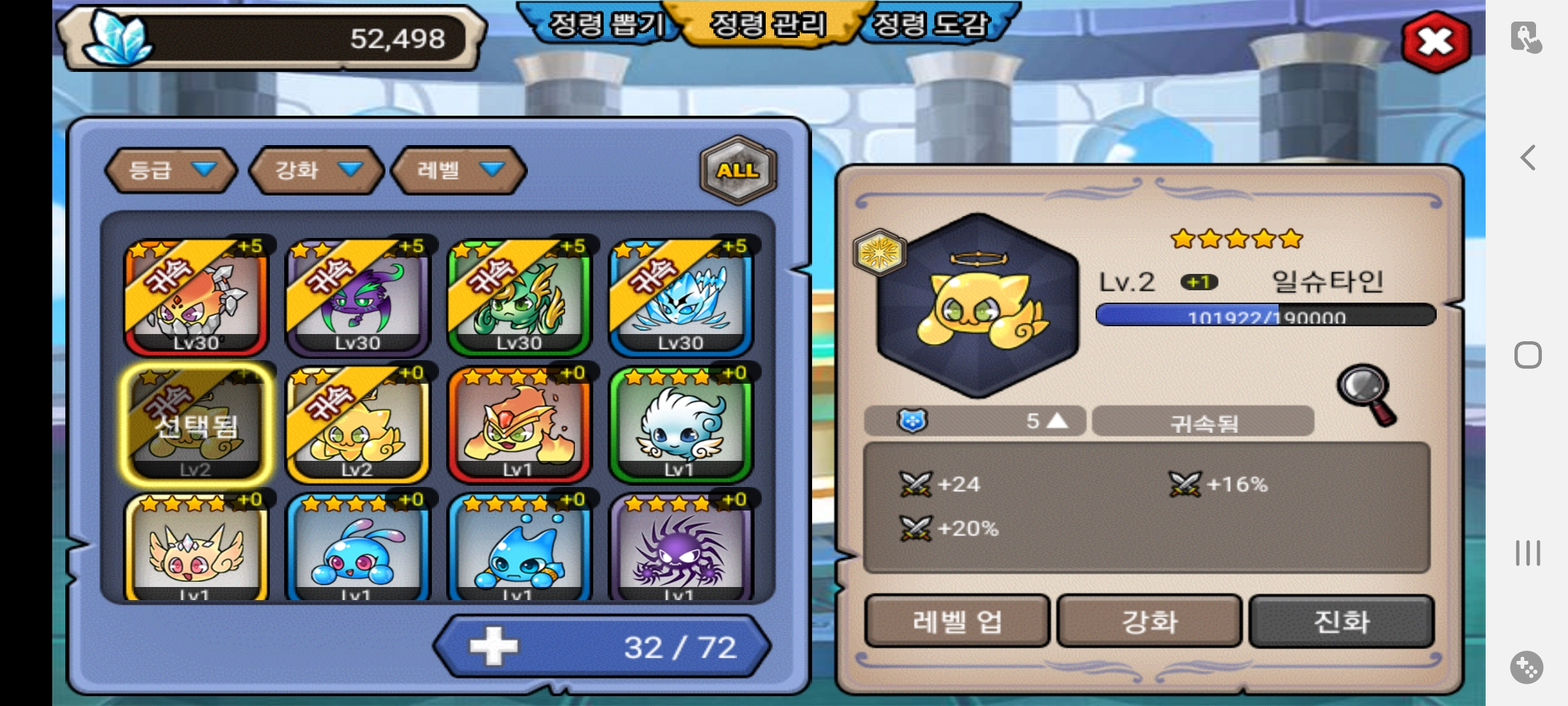This screenshot has height=706, width=1568.
Task: Inspect spirit with the magnifying glass
Action: [1367, 394]
